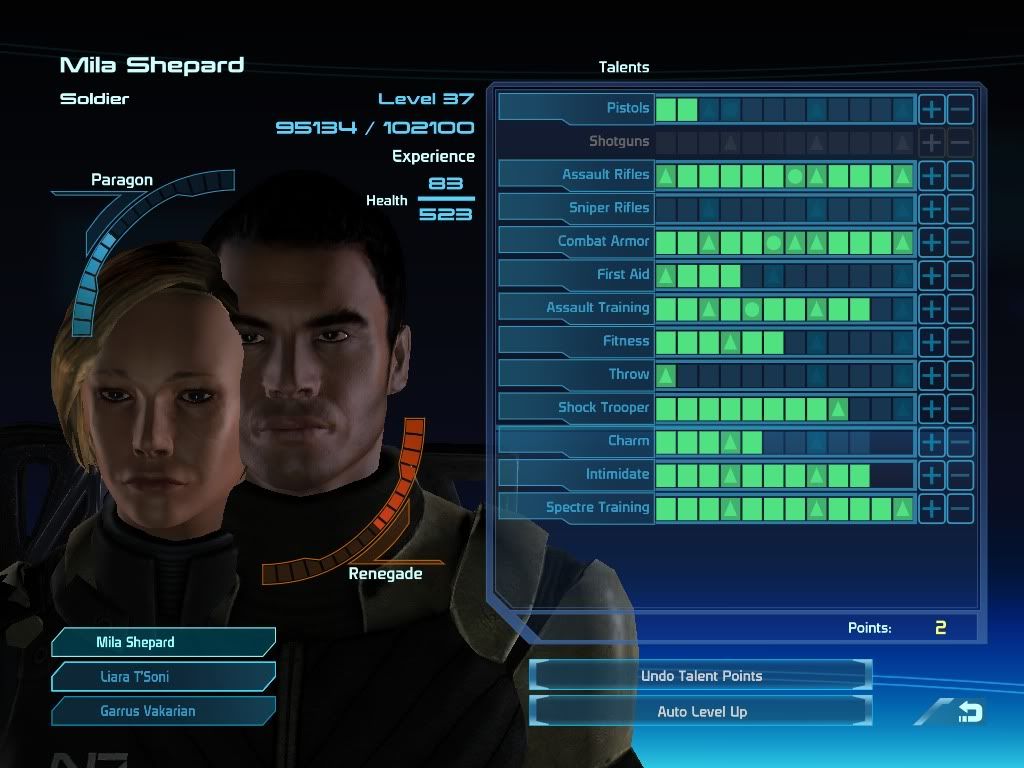Show Garrus Vakarian's talent sheet

tap(163, 711)
